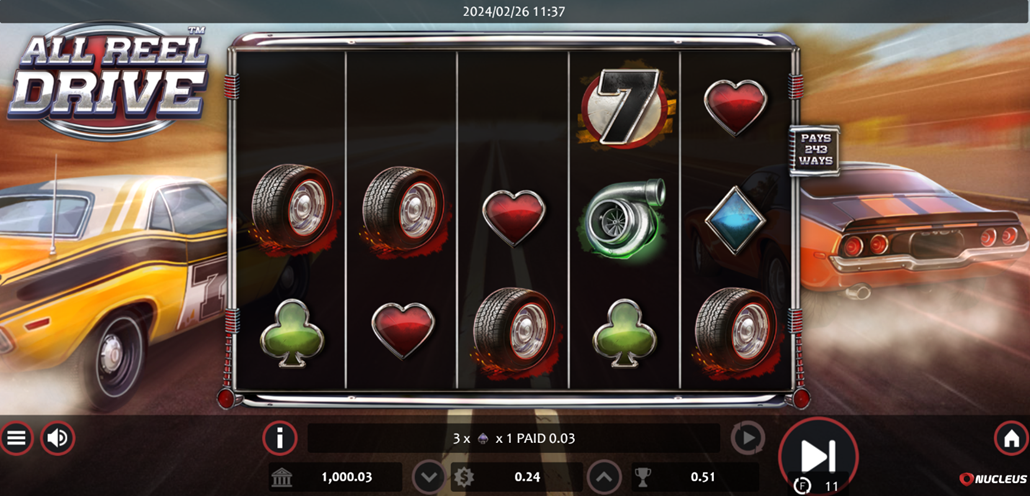Open the hamburger menu
This screenshot has height=496, width=1030.
click(x=17, y=438)
